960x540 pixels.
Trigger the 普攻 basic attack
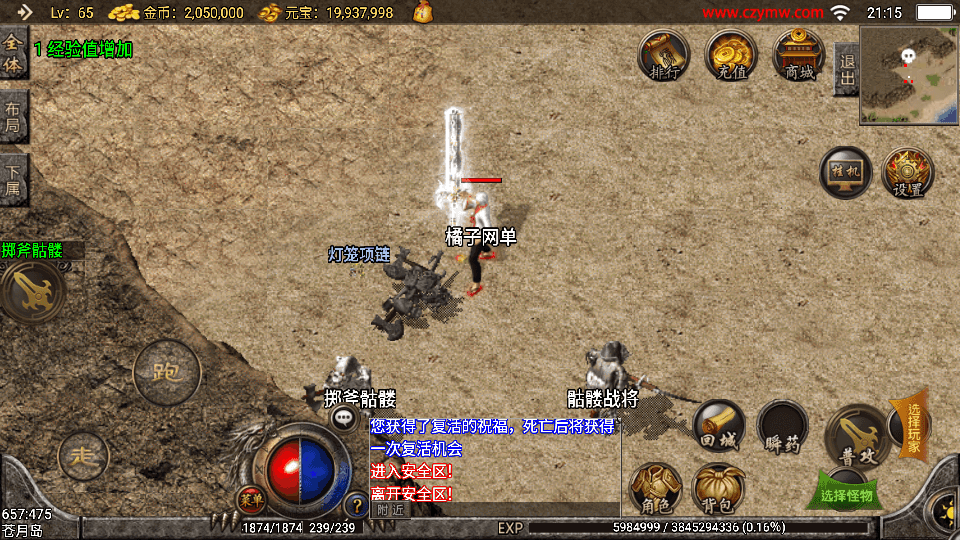click(856, 435)
